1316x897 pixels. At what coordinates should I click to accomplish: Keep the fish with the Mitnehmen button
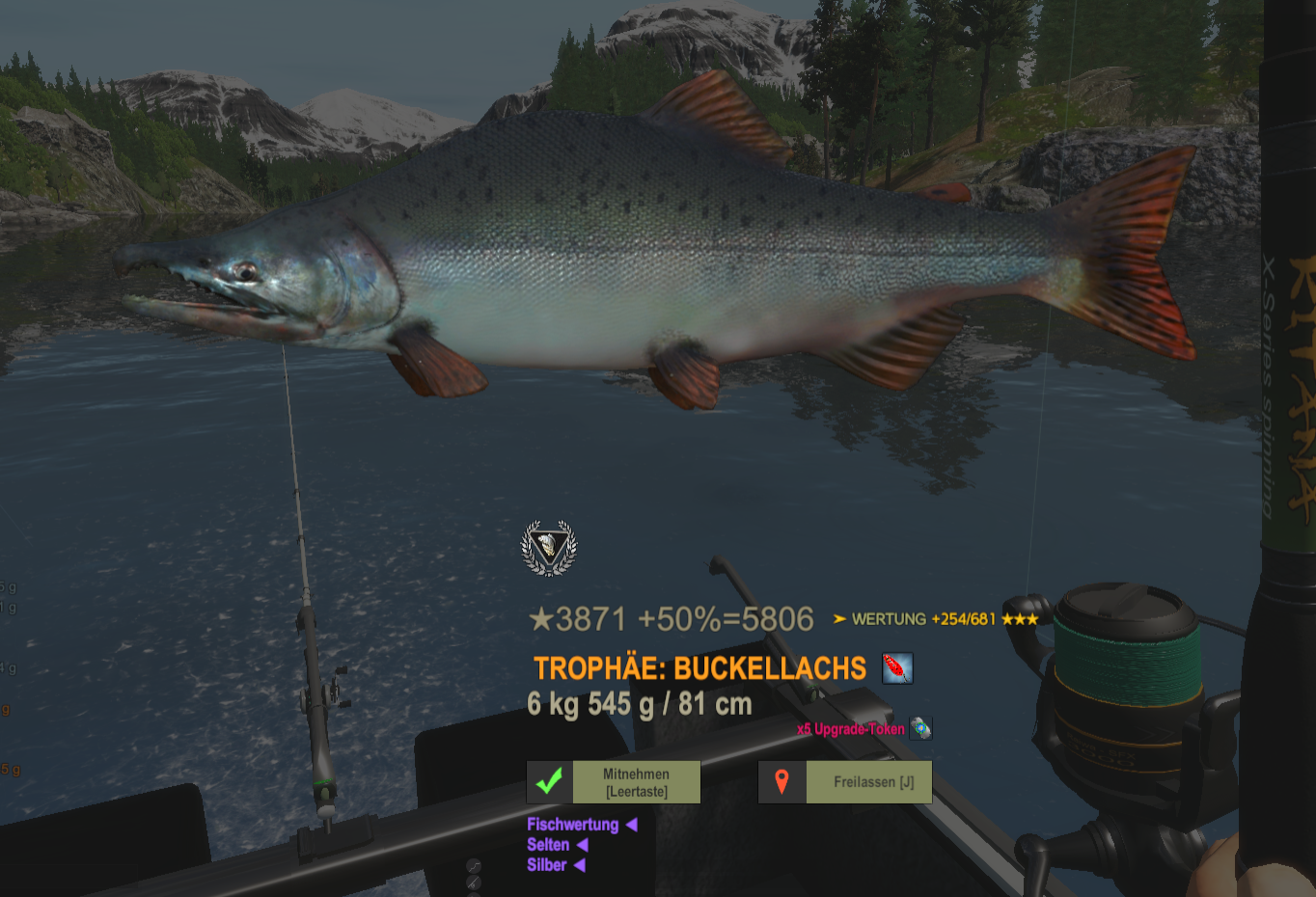pos(614,782)
